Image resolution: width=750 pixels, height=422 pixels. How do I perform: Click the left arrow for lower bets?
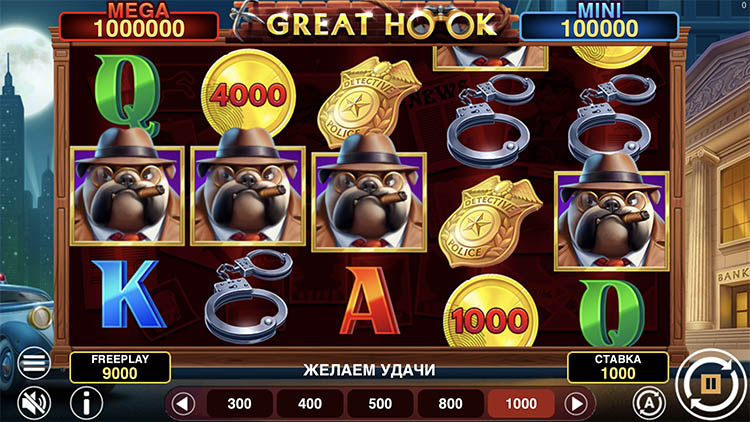coord(182,404)
